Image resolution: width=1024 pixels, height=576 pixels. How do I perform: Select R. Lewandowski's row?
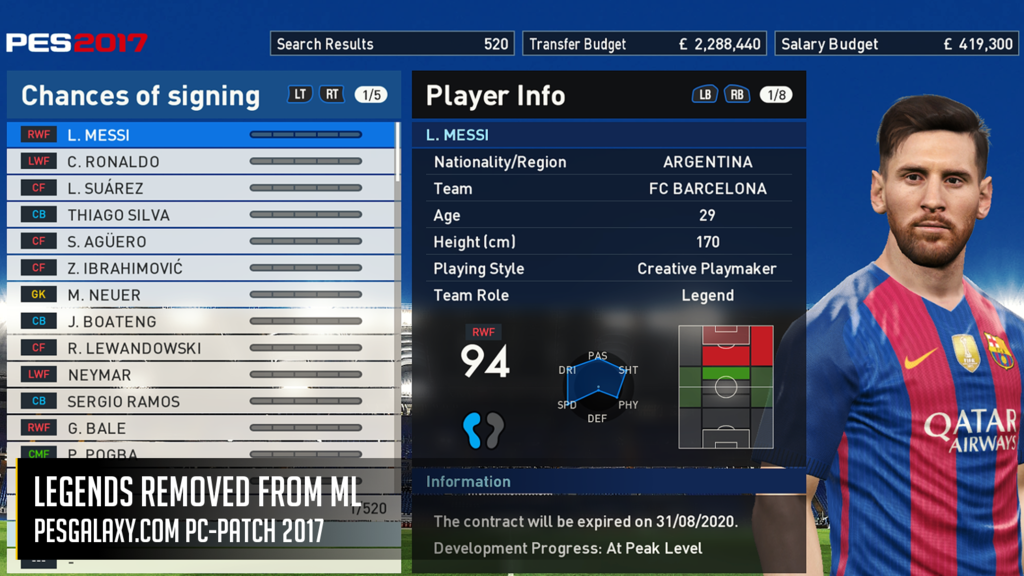pyautogui.click(x=200, y=348)
